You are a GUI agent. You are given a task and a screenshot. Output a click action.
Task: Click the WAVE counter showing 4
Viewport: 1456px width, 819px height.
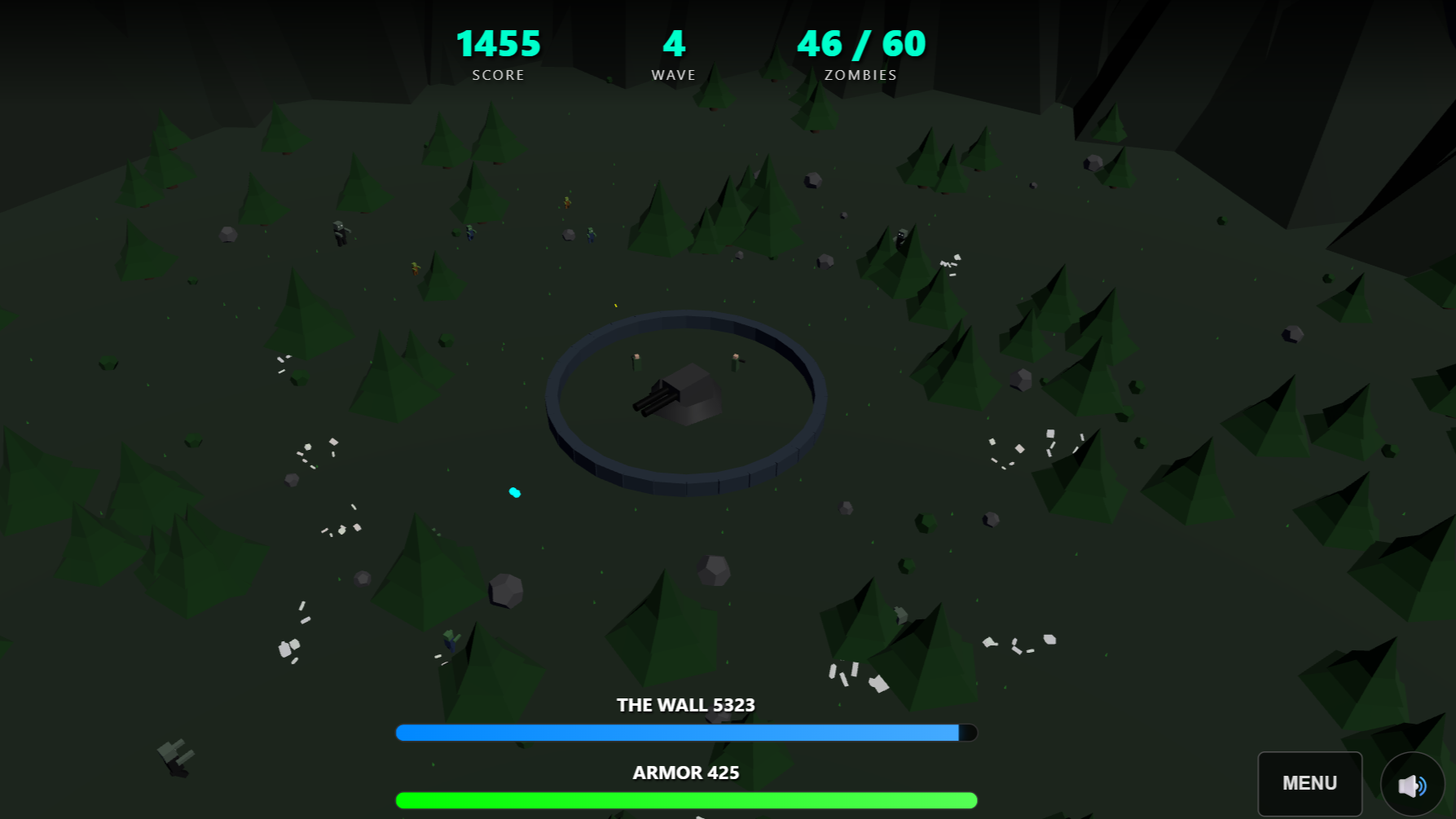pos(674,43)
